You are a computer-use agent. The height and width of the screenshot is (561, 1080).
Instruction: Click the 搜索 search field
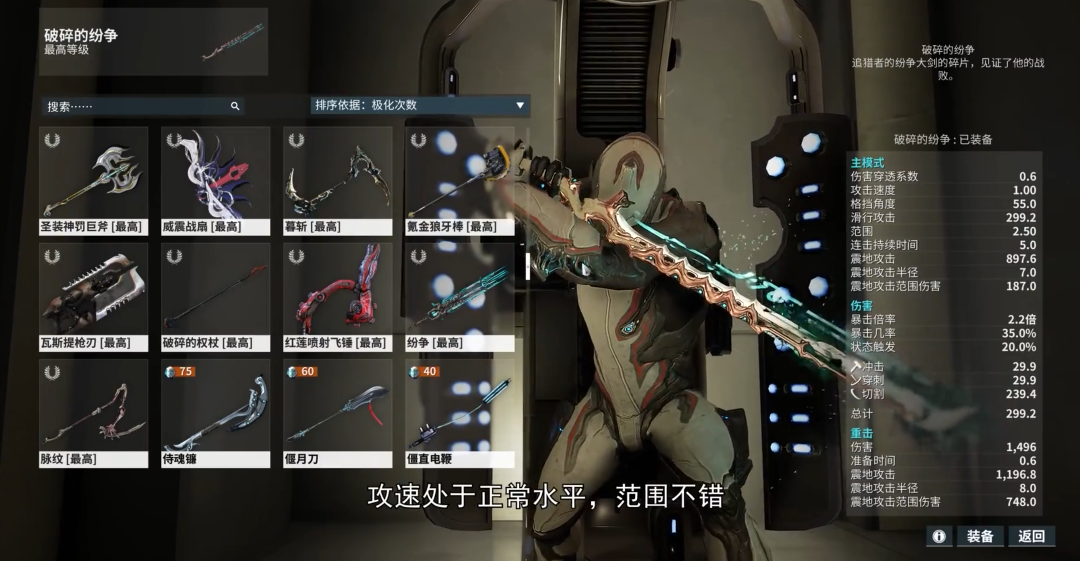point(140,106)
